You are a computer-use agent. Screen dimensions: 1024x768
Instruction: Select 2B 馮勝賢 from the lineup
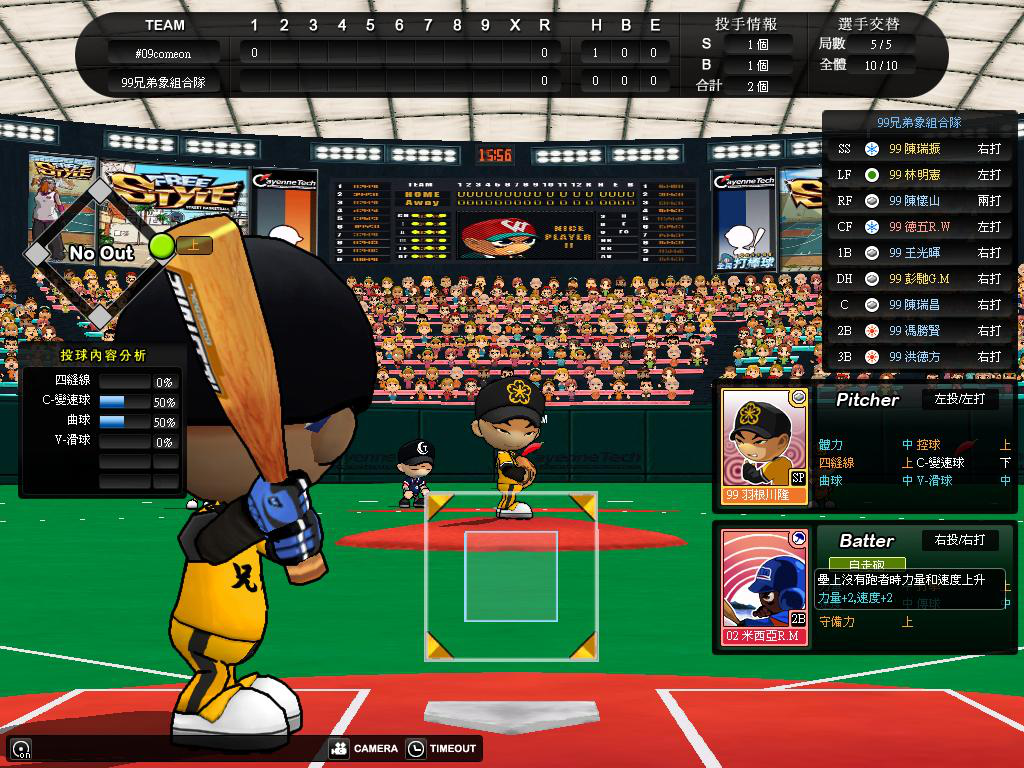coord(919,331)
